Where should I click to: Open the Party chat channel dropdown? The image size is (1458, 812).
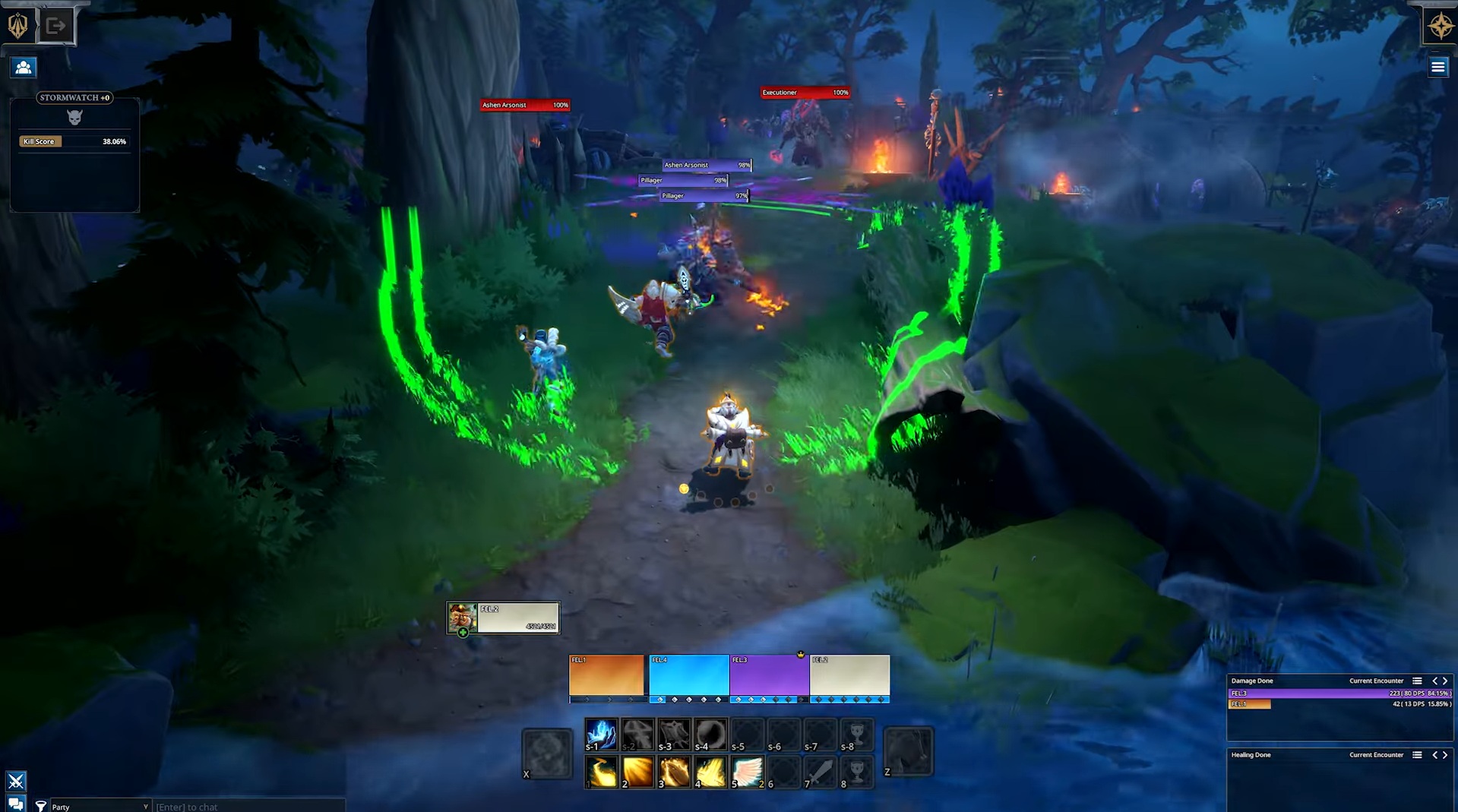[99, 807]
